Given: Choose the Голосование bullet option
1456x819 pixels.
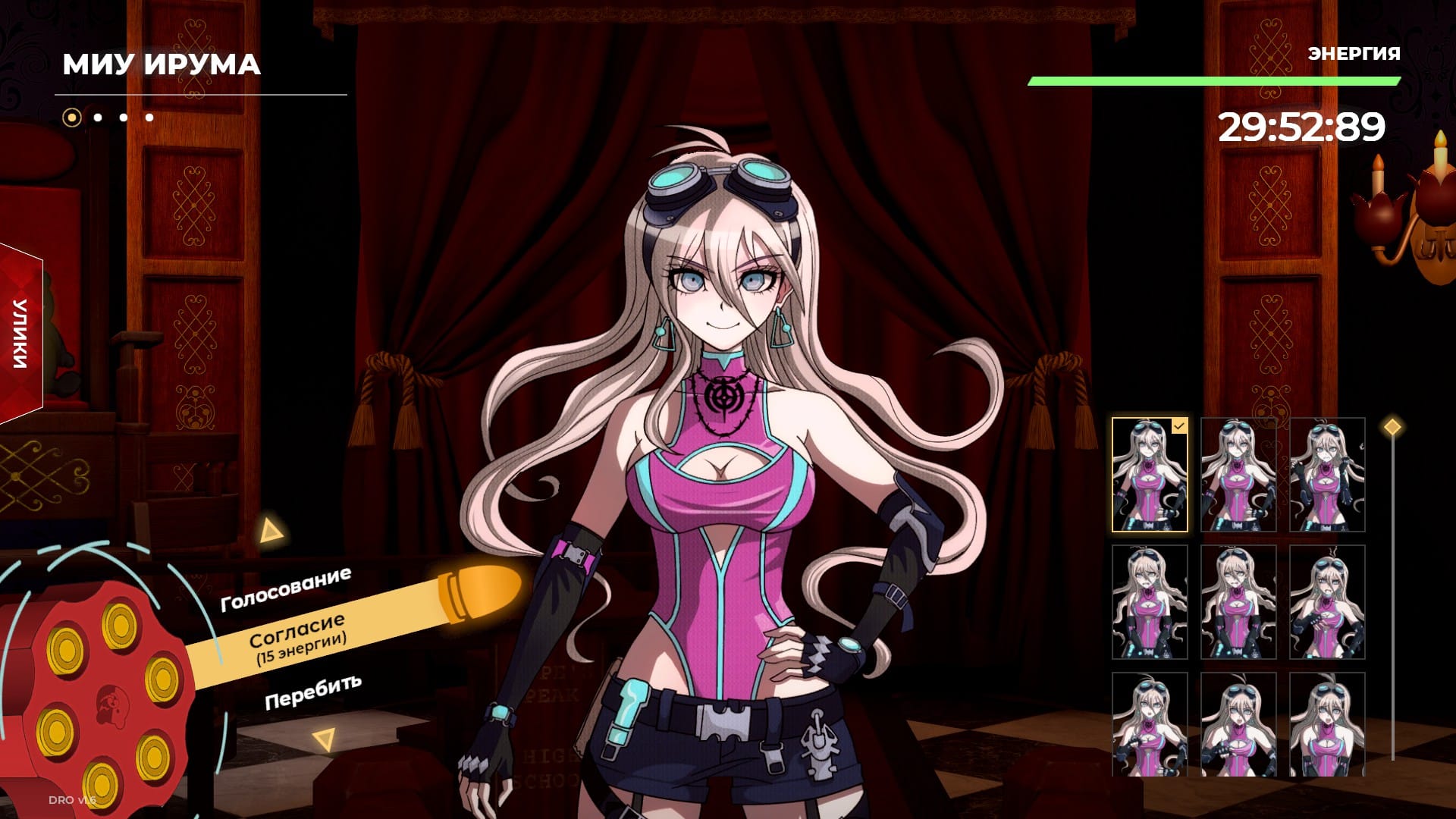Looking at the screenshot, I should point(285,589).
